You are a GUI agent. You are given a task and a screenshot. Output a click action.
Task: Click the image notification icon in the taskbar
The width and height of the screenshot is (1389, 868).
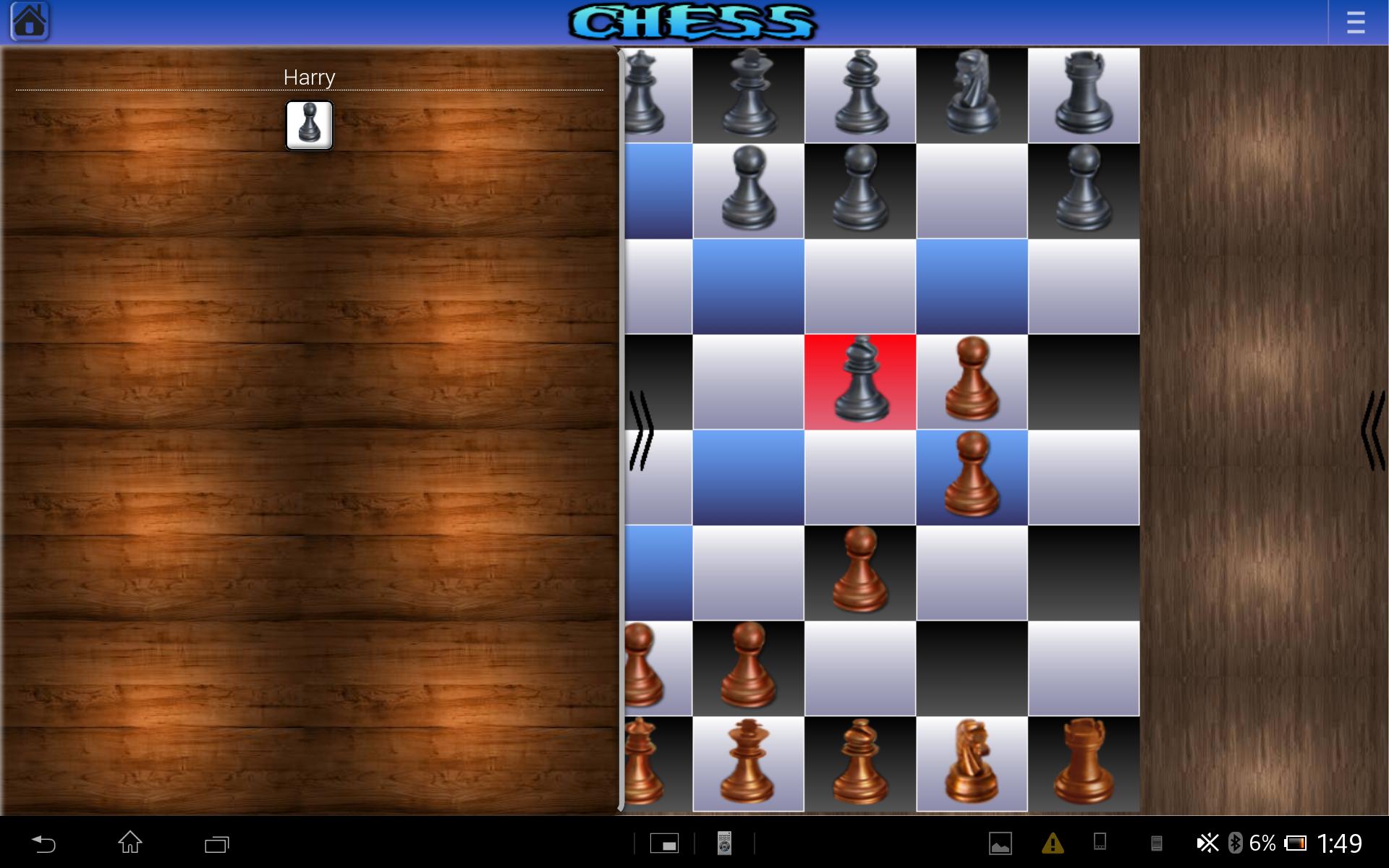click(x=1000, y=843)
